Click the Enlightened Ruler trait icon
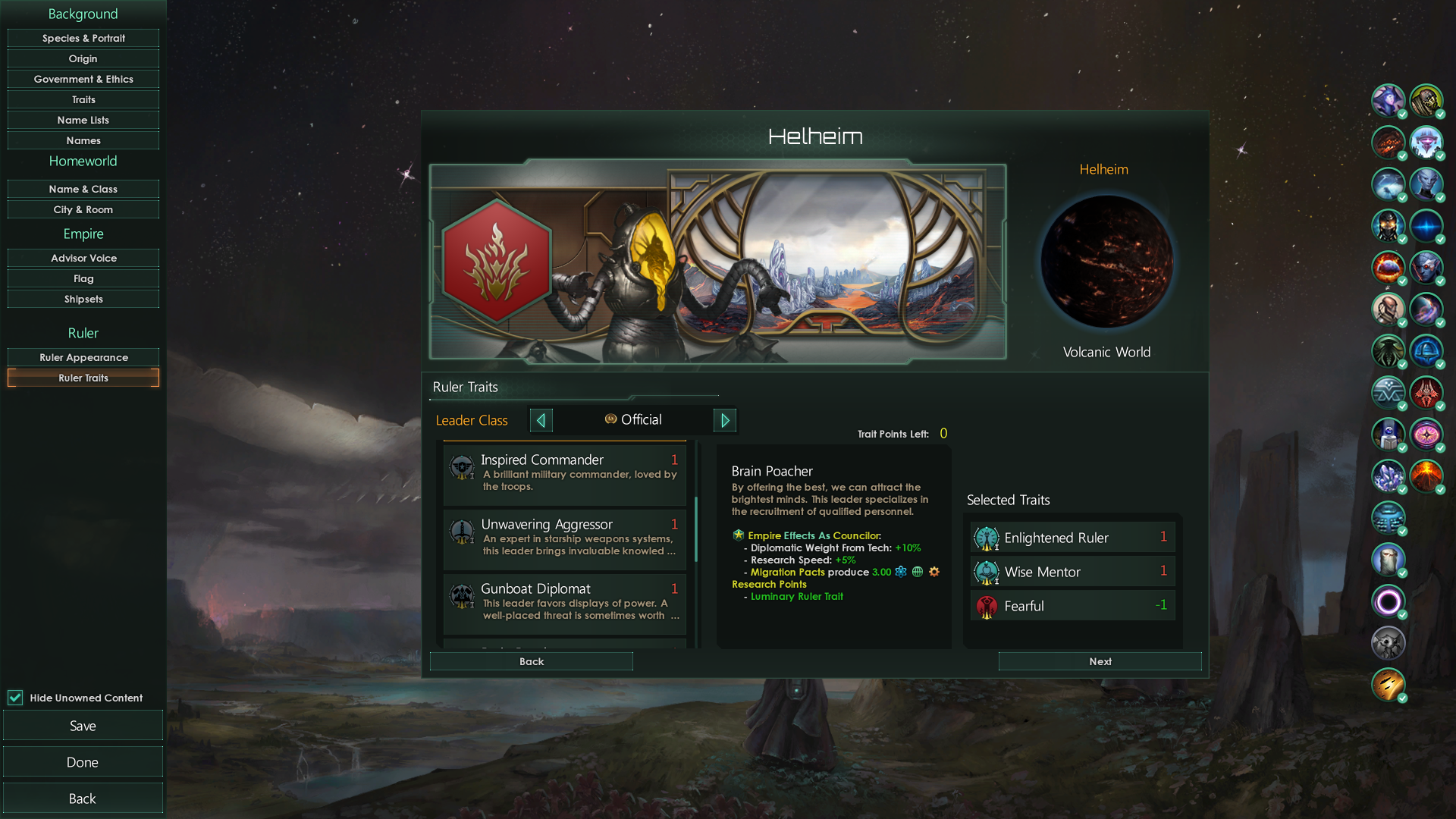The width and height of the screenshot is (1456, 819). click(x=986, y=538)
